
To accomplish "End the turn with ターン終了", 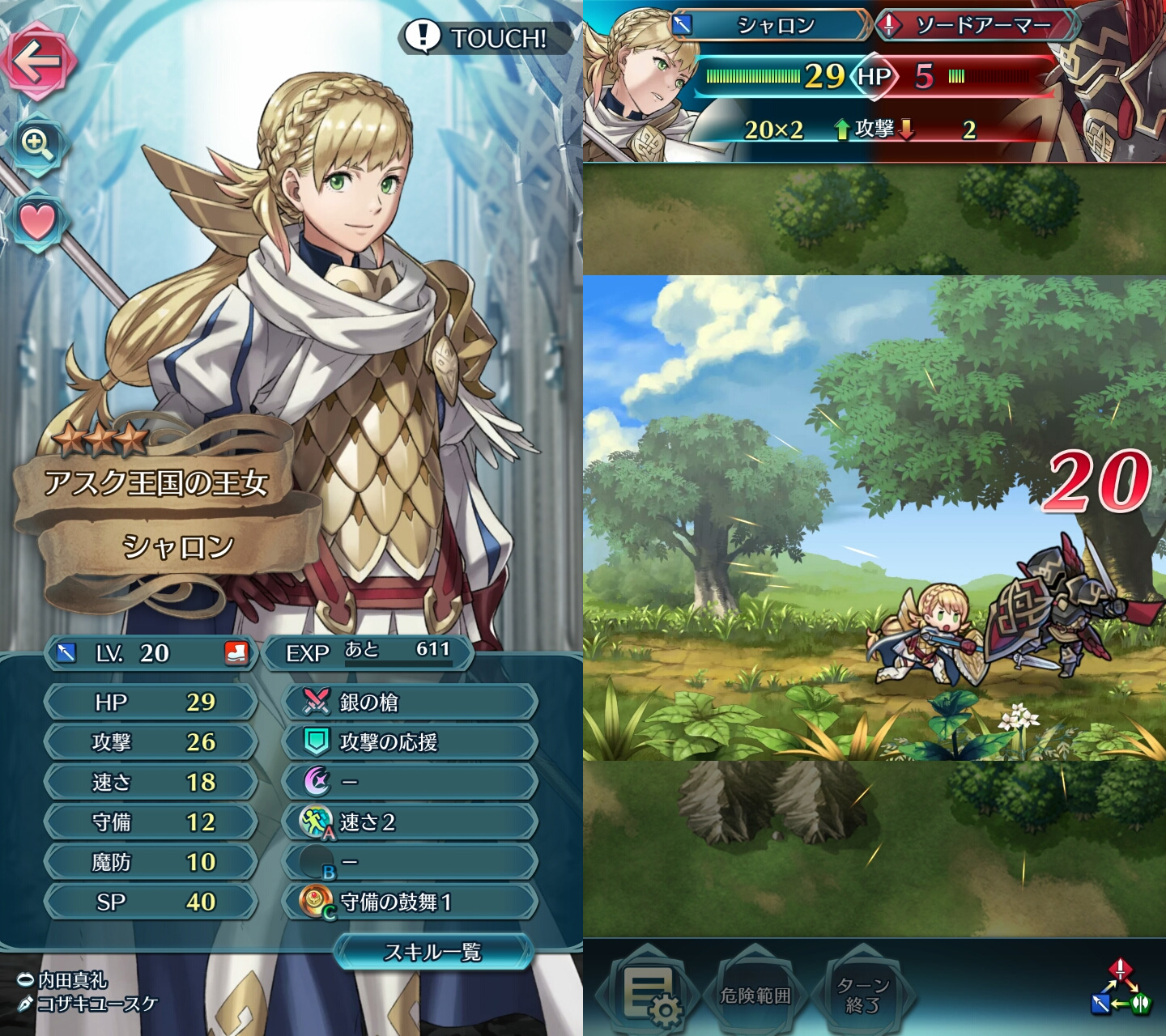I will [863, 996].
